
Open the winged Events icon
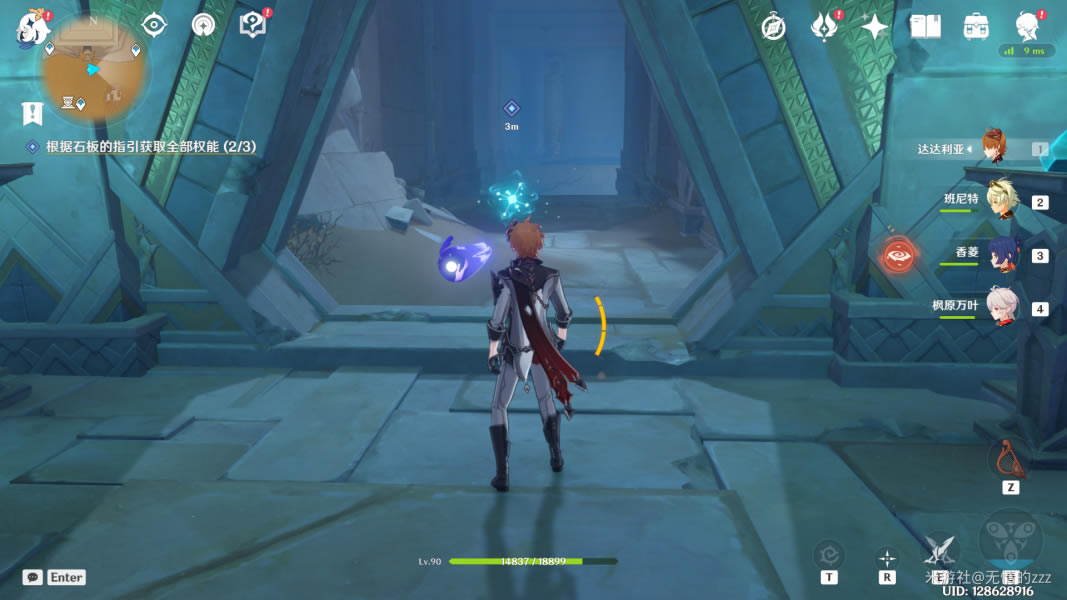coord(823,27)
